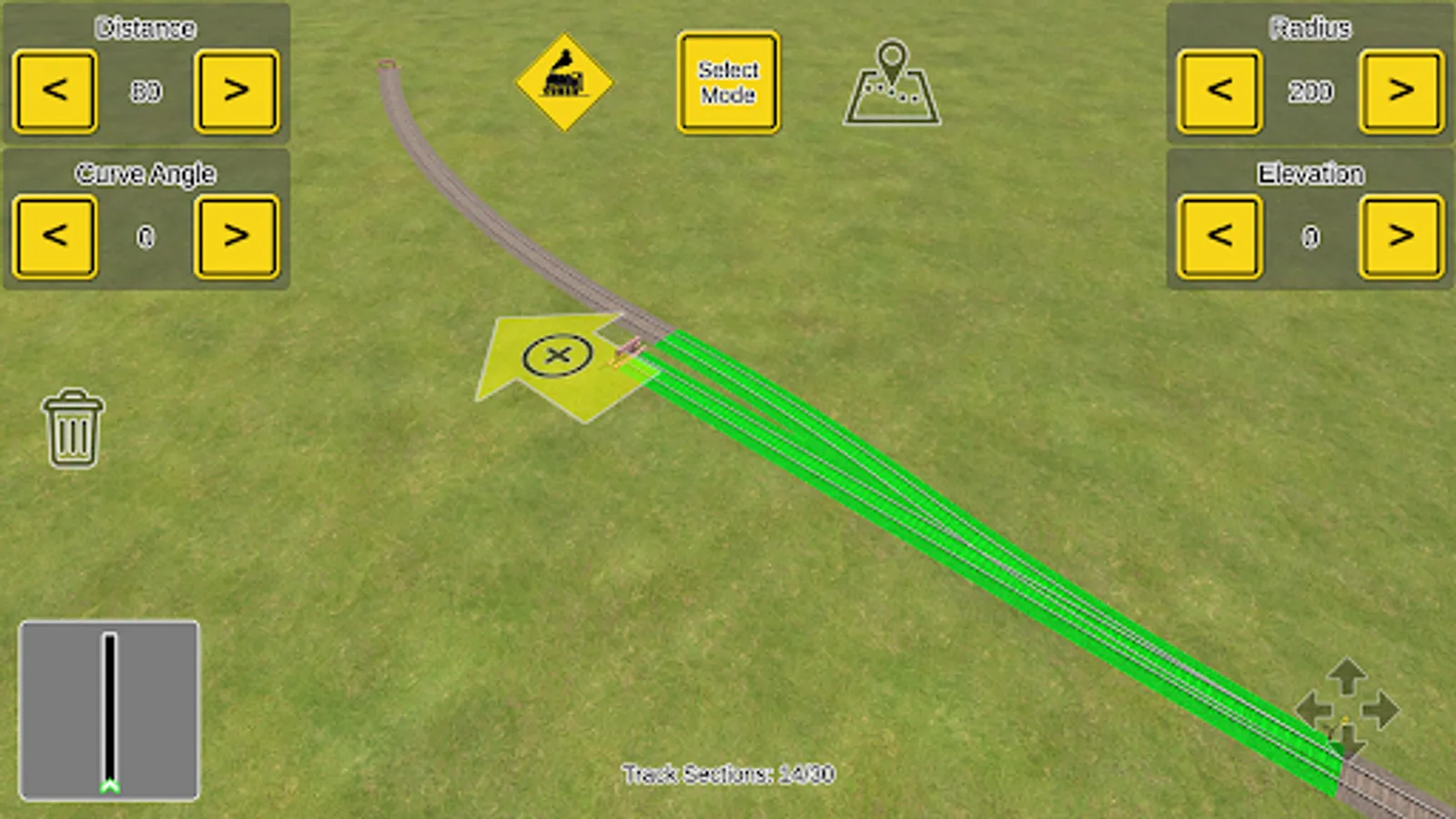The width and height of the screenshot is (1456, 819).
Task: Click the Track Sections counter text
Action: pos(728,774)
